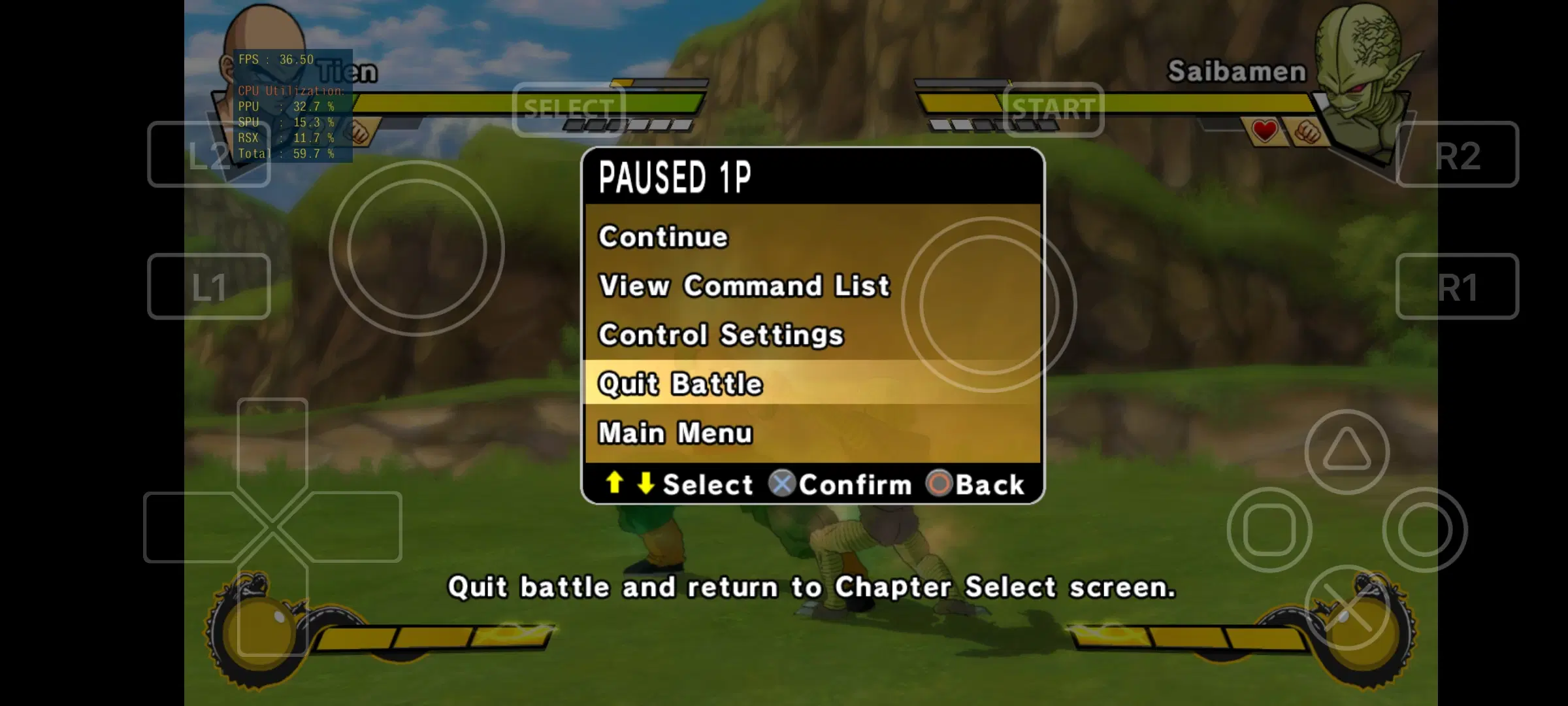Pick Main Menu from the pause list

pyautogui.click(x=676, y=432)
